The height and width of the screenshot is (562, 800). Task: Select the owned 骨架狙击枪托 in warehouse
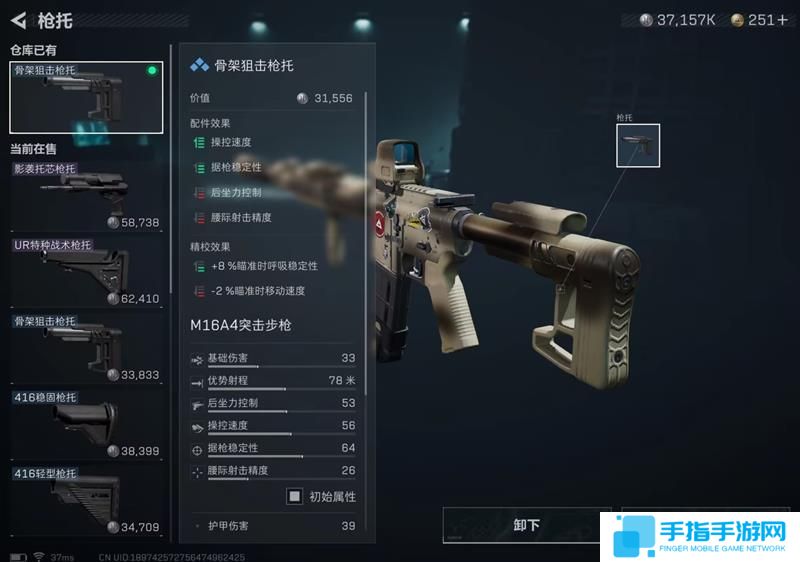86,97
